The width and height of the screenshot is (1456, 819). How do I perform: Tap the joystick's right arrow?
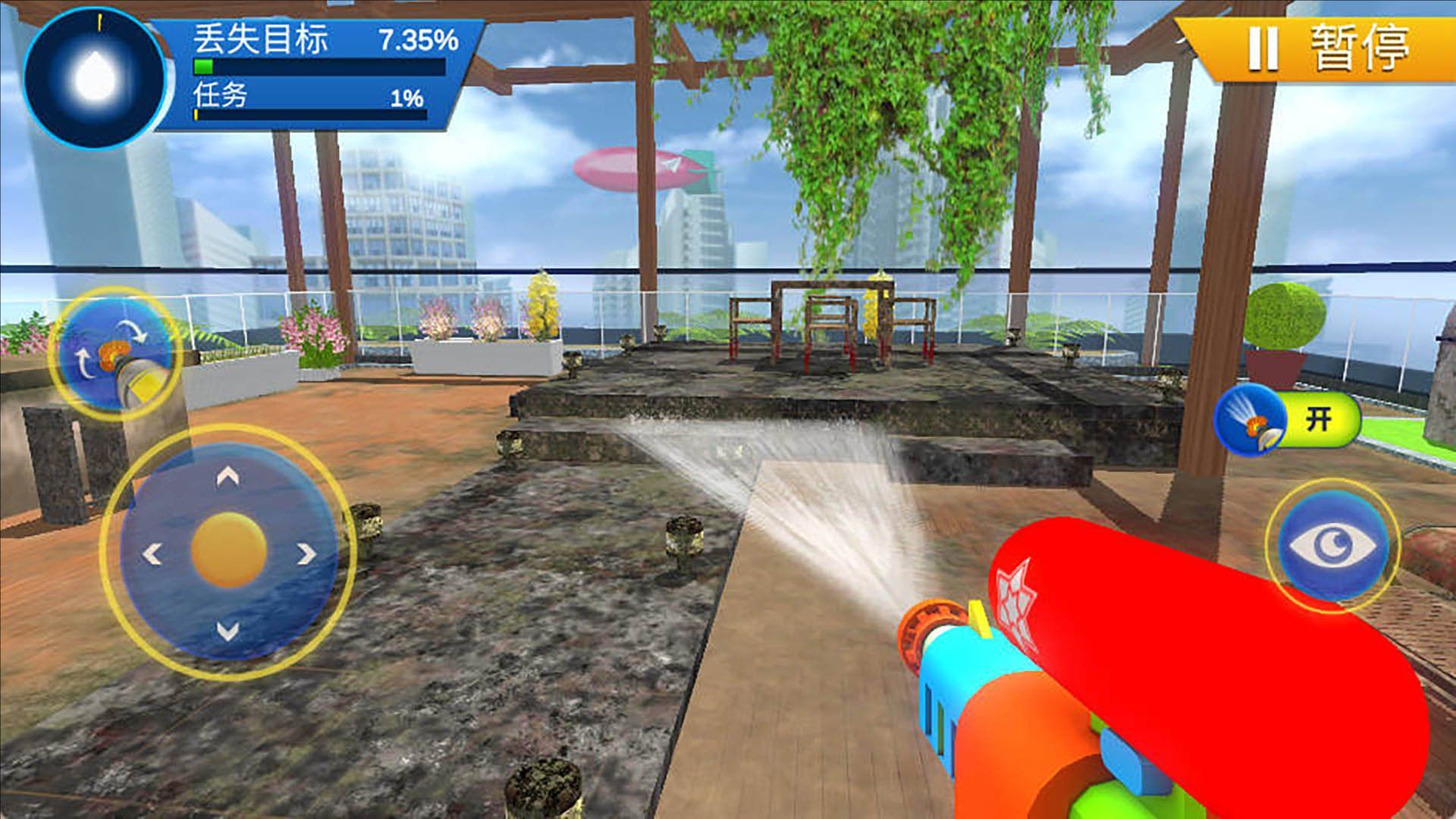click(x=306, y=554)
